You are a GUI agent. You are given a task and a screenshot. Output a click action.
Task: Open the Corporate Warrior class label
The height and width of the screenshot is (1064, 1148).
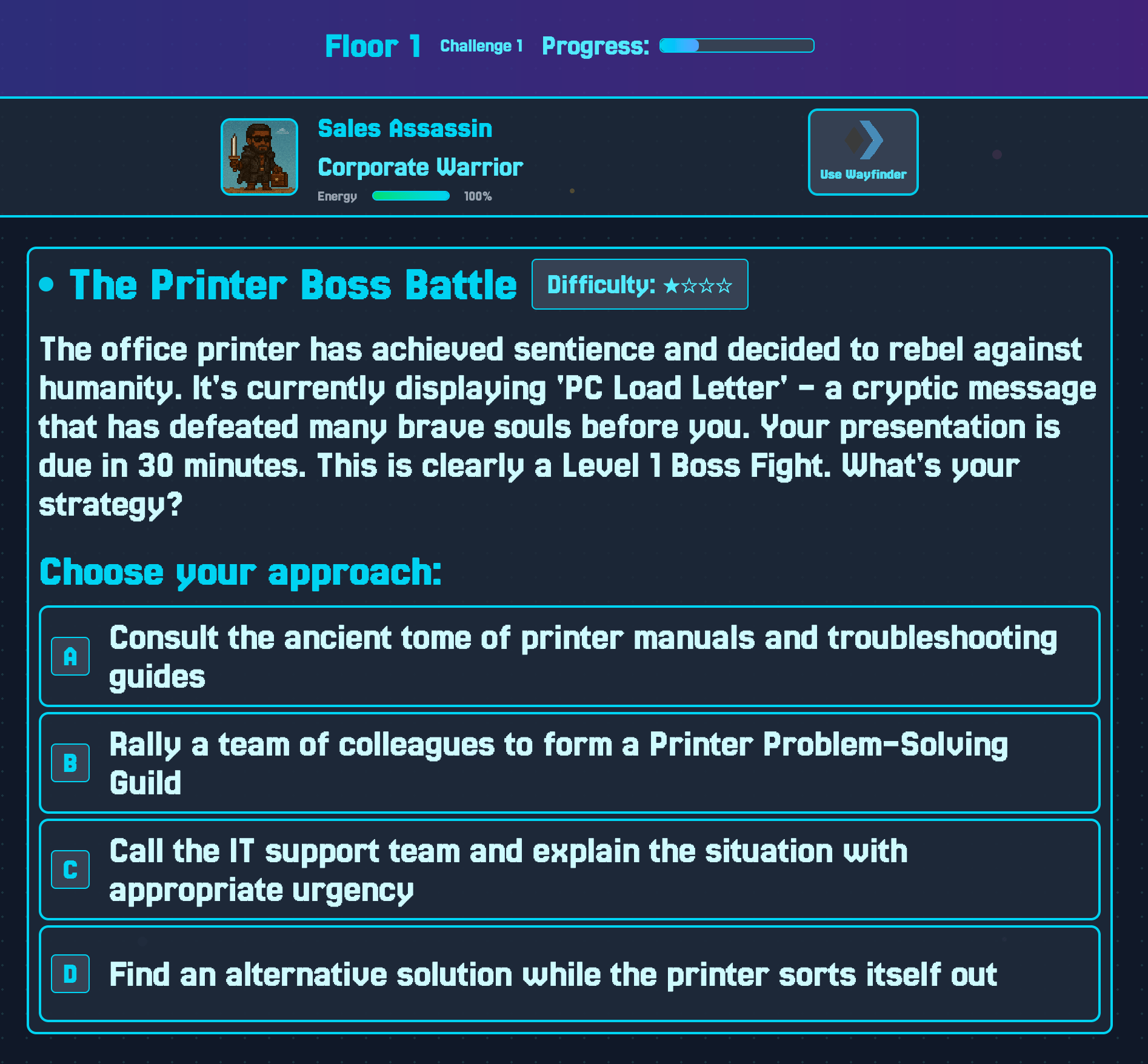click(x=420, y=167)
